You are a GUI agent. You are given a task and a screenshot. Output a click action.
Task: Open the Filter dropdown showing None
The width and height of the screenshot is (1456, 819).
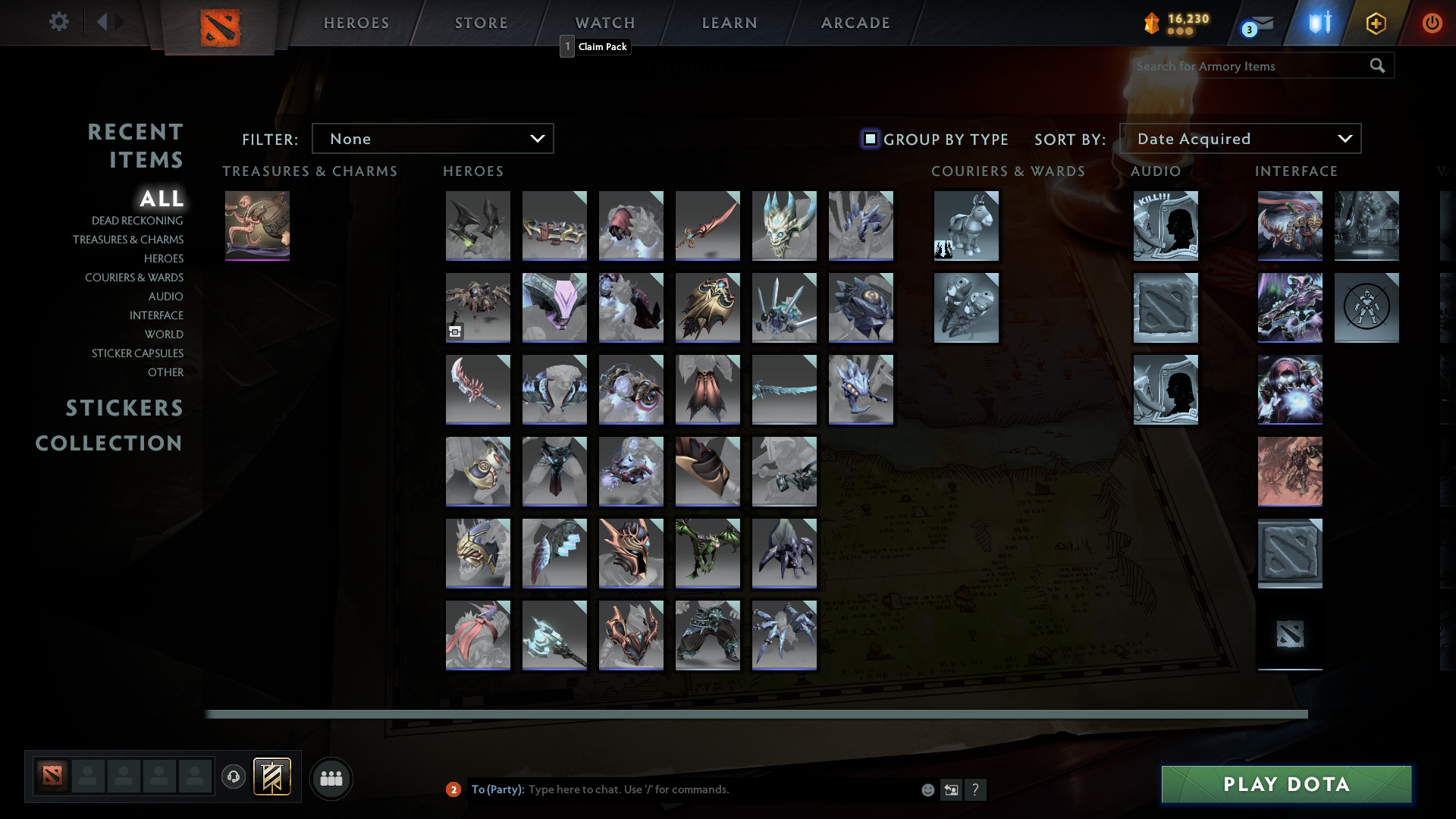pyautogui.click(x=432, y=138)
